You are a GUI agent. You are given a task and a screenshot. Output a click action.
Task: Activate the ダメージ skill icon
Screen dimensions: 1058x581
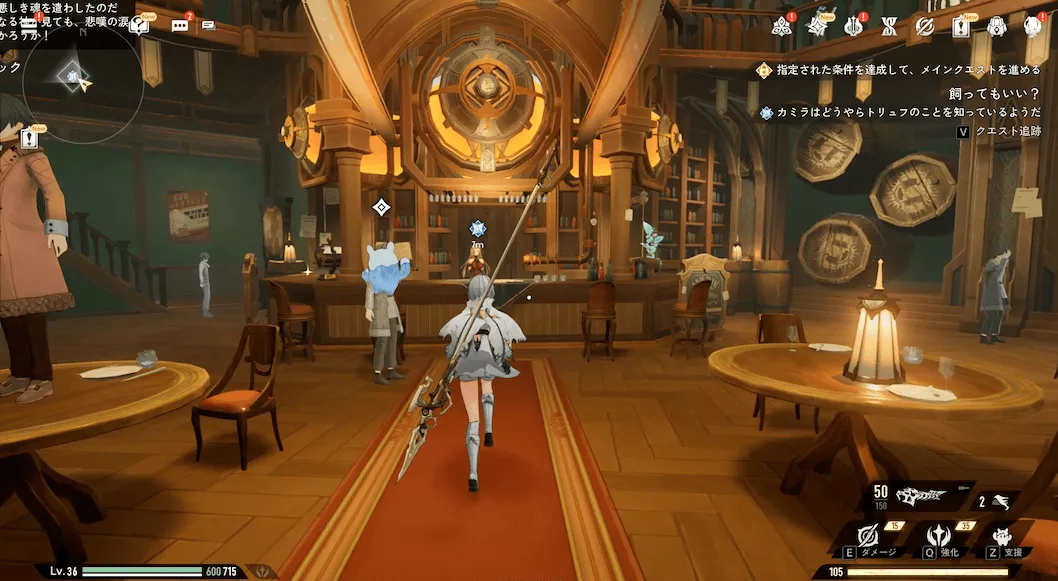[x=868, y=536]
